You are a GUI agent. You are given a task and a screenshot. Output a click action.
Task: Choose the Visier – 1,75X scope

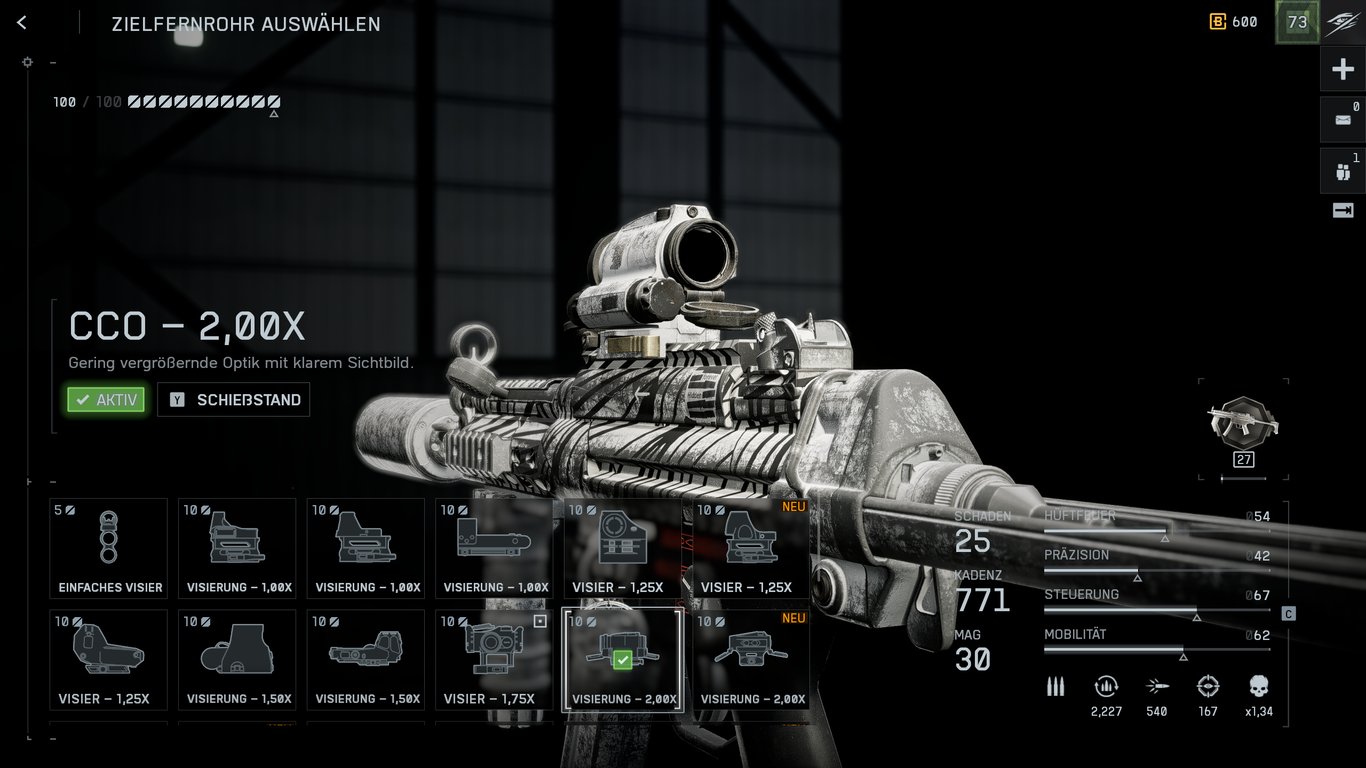tap(494, 659)
